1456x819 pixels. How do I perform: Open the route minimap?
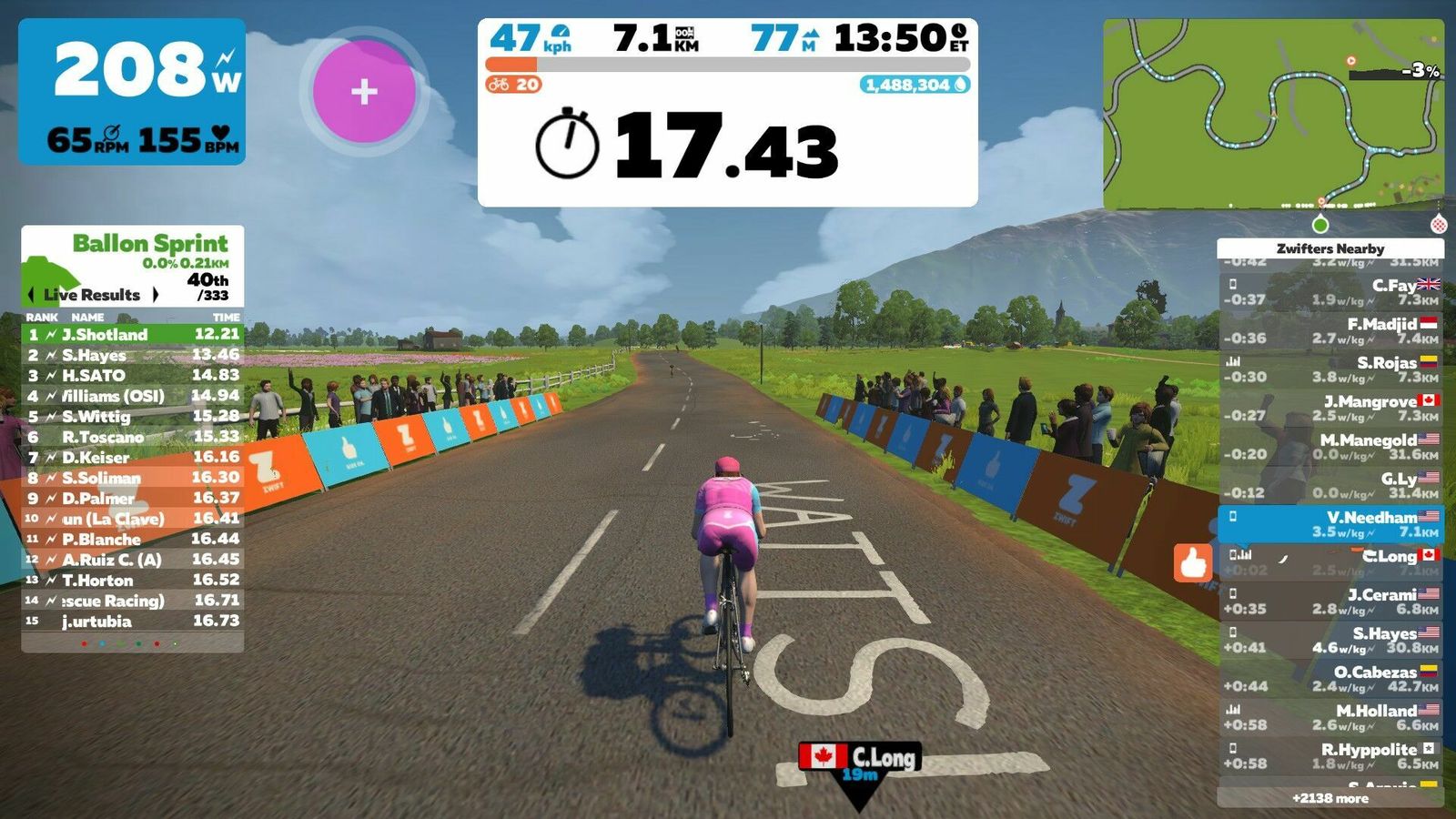point(1272,115)
